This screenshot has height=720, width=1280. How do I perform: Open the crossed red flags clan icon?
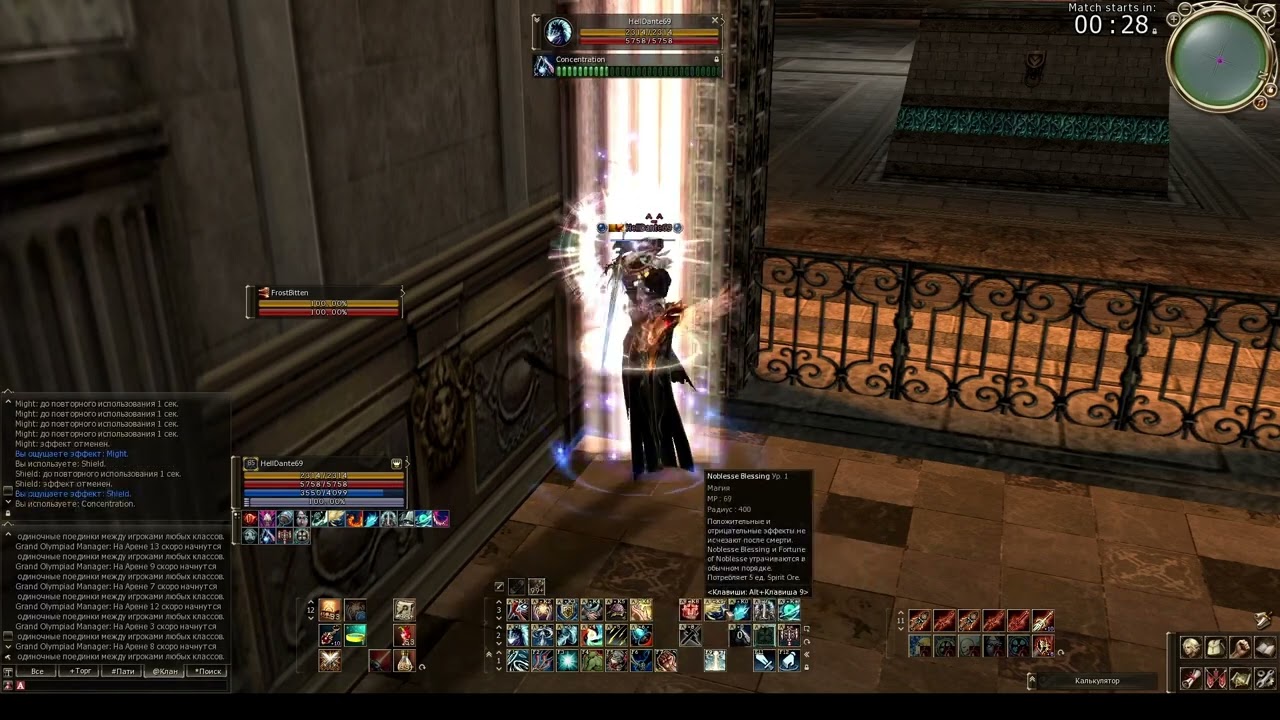pos(1215,679)
